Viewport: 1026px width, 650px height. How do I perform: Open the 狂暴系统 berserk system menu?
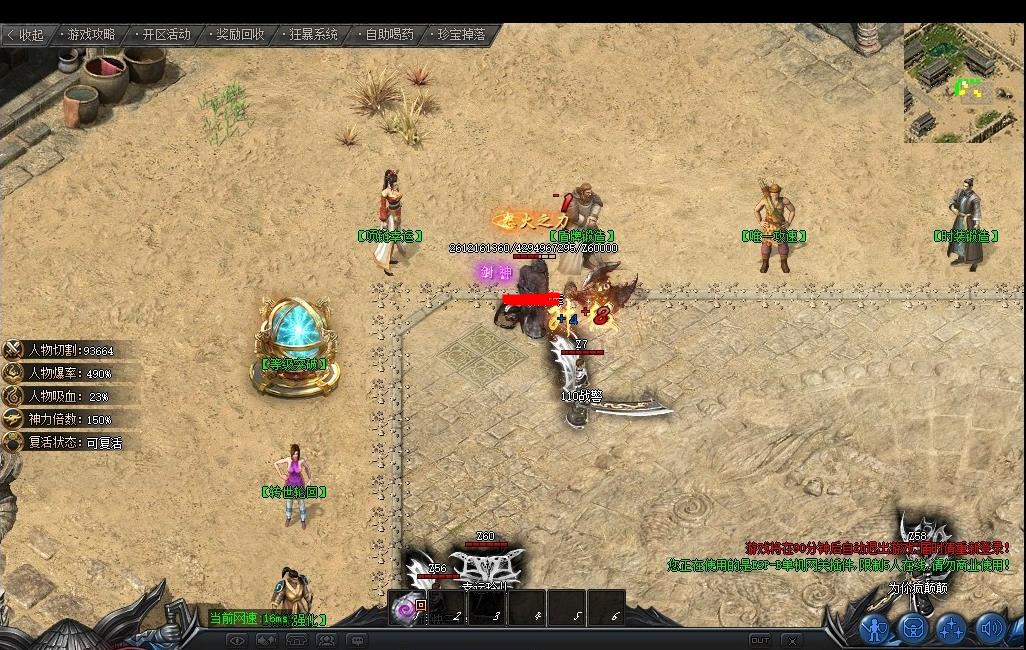[x=314, y=35]
